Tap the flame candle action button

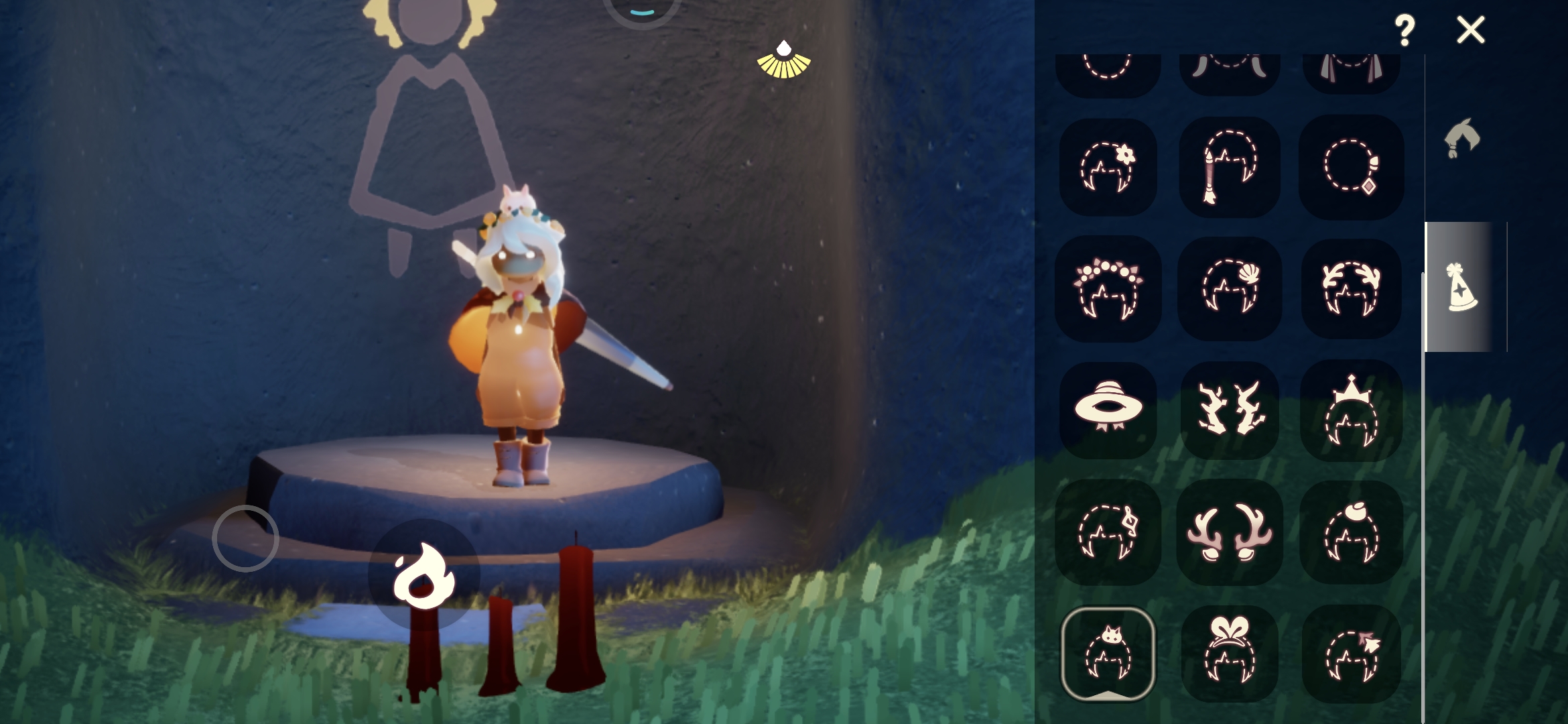click(x=423, y=575)
